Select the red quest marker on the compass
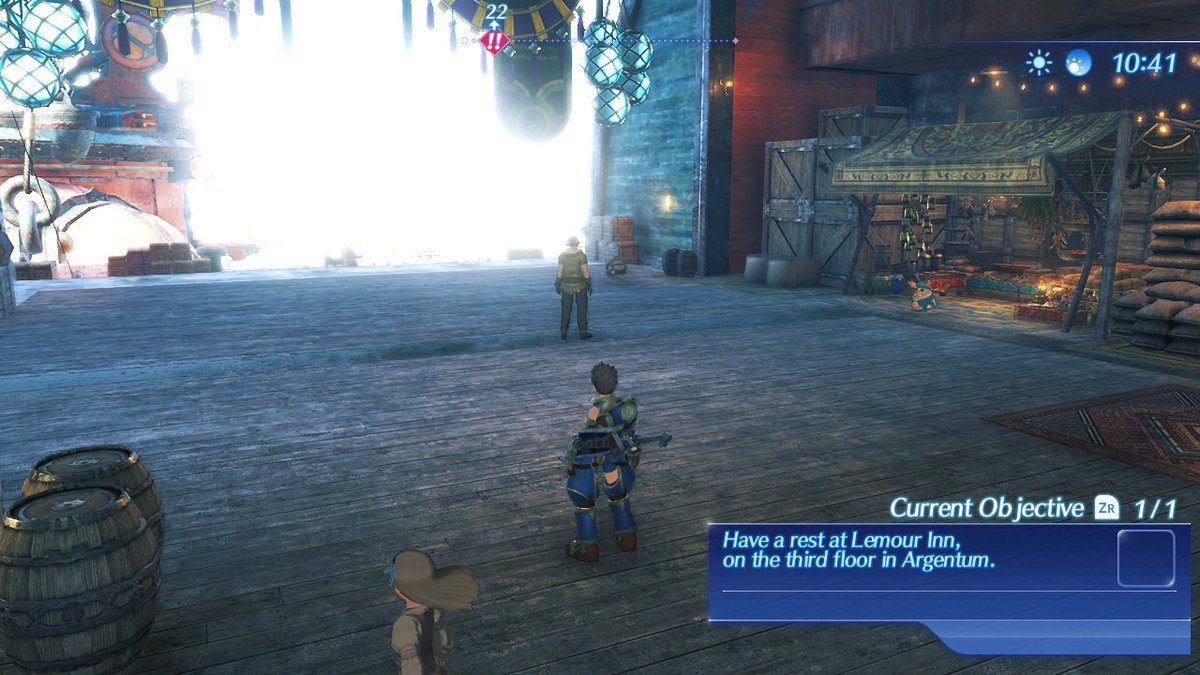Screen dimensions: 1200x675 494,42
